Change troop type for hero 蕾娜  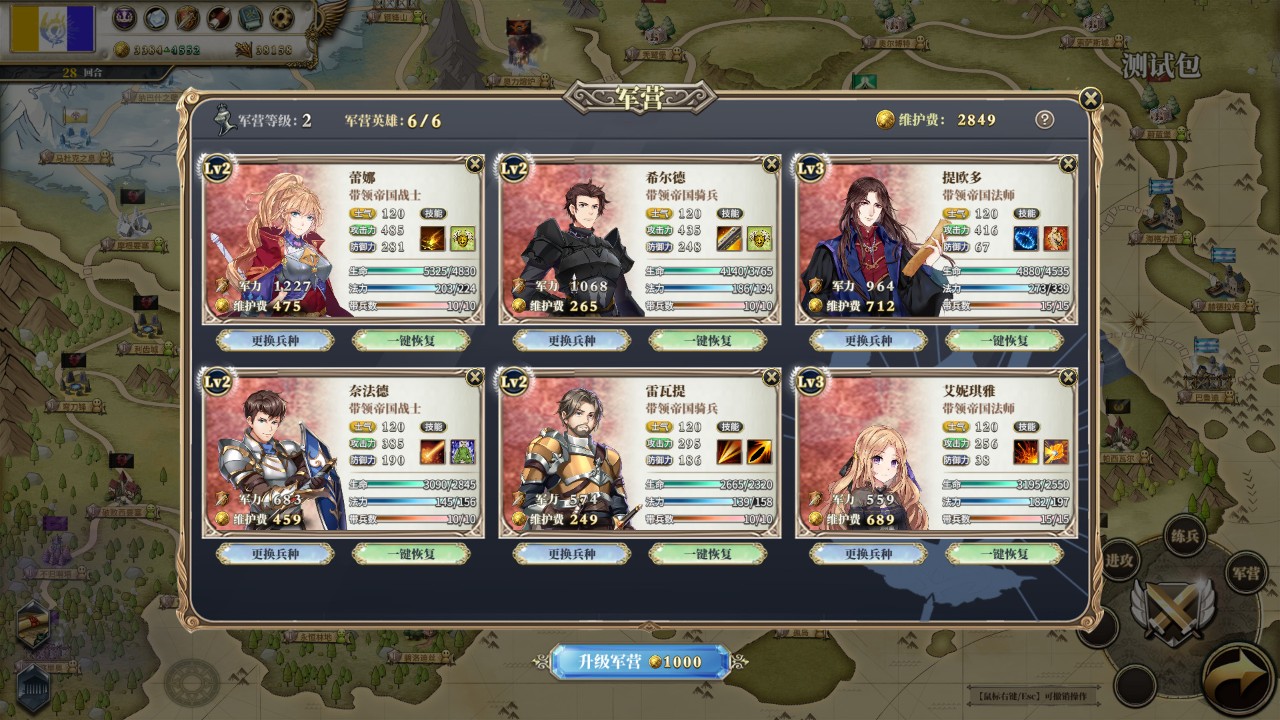pyautogui.click(x=276, y=340)
